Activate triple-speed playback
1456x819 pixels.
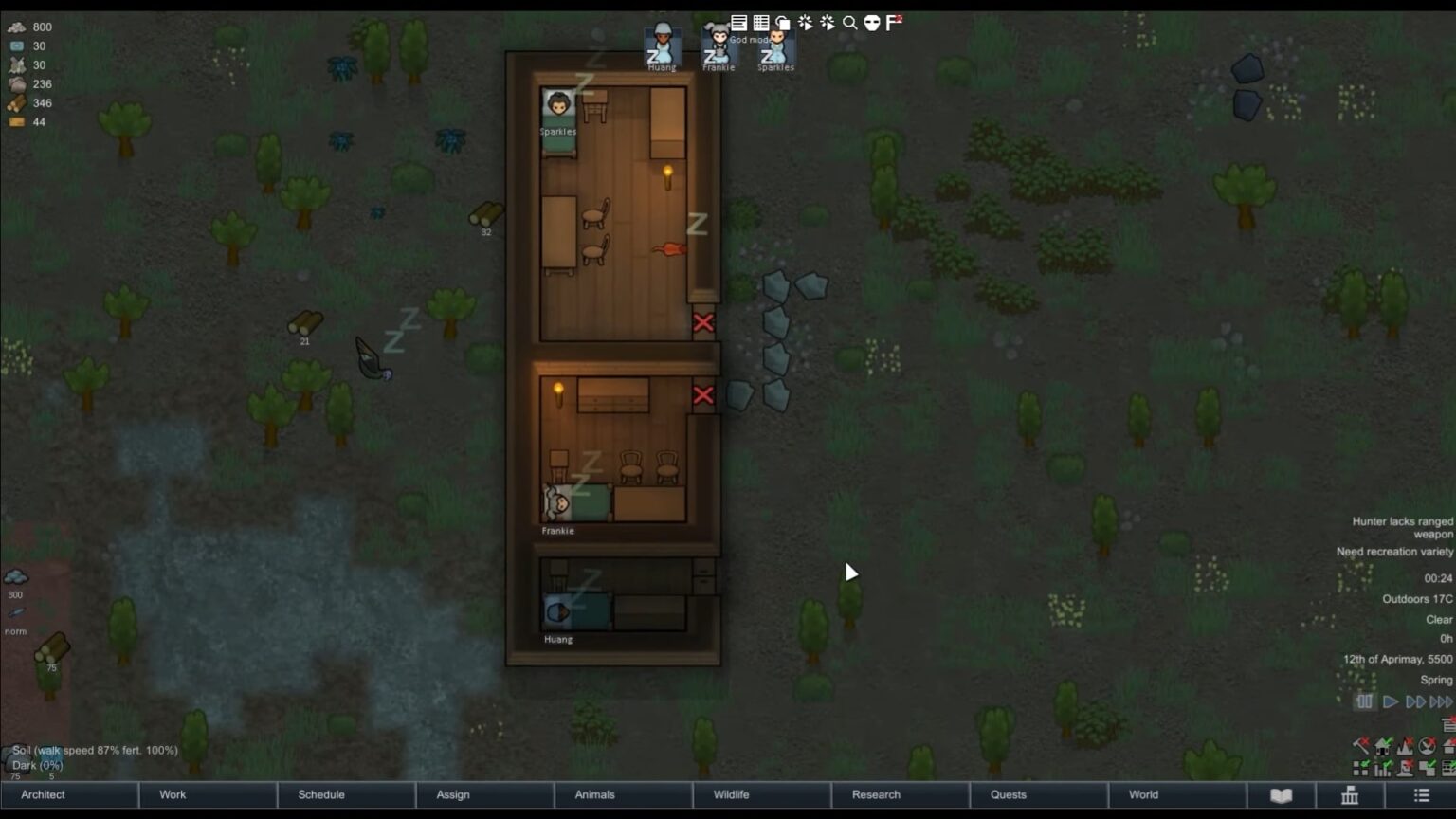1440,701
